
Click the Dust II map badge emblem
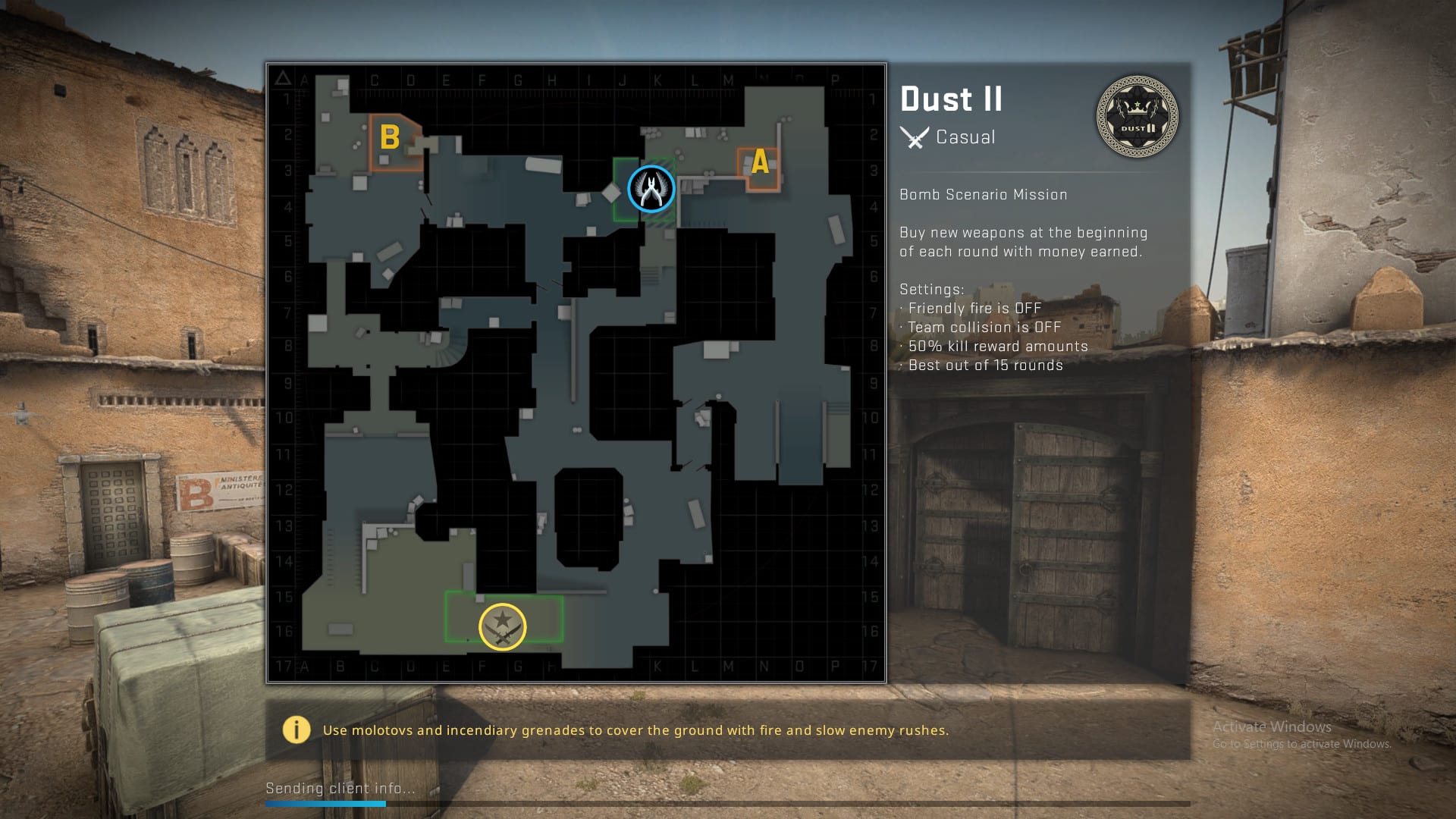coord(1137,117)
